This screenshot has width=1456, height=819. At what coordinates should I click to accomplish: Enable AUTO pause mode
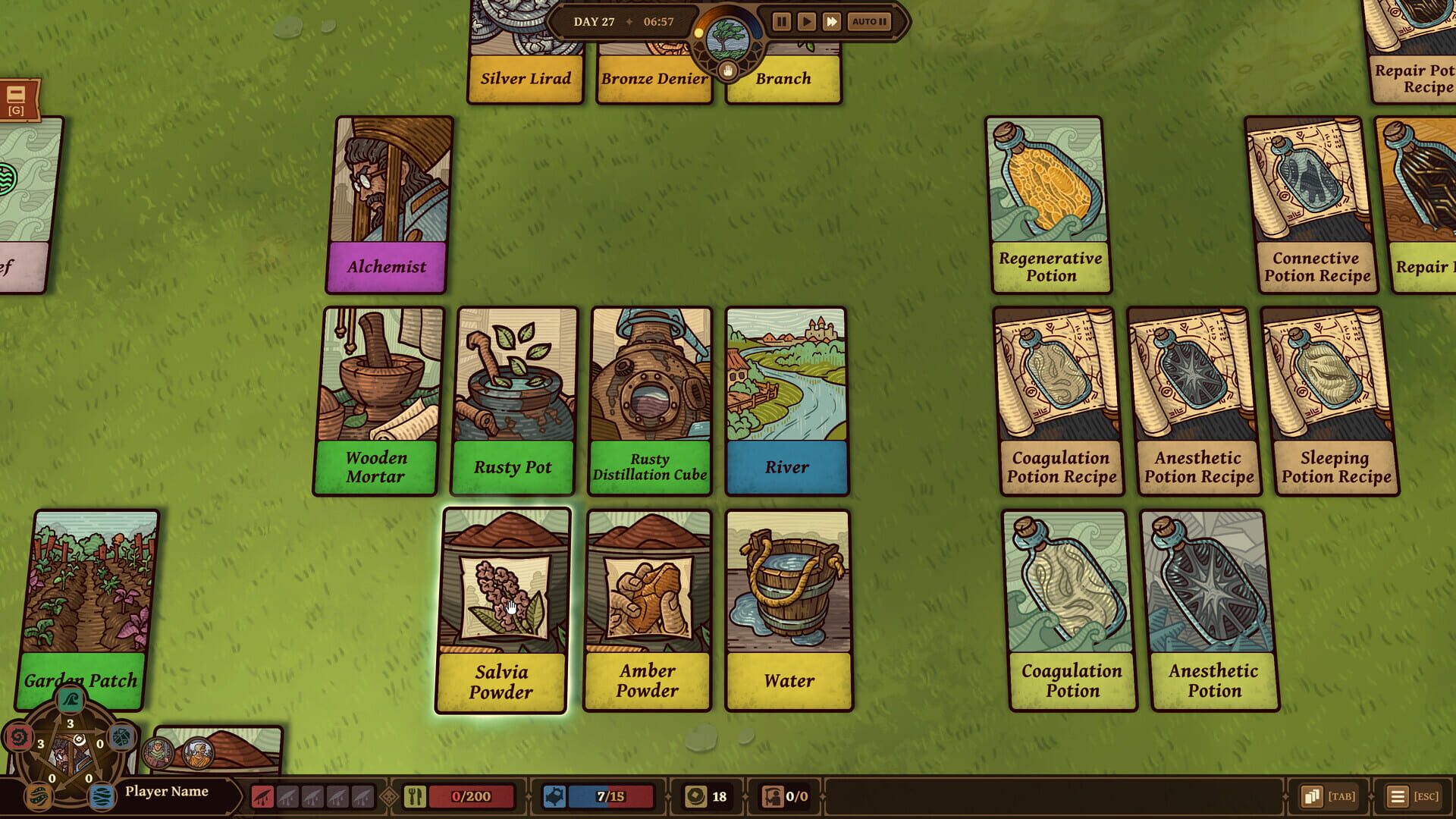point(868,22)
